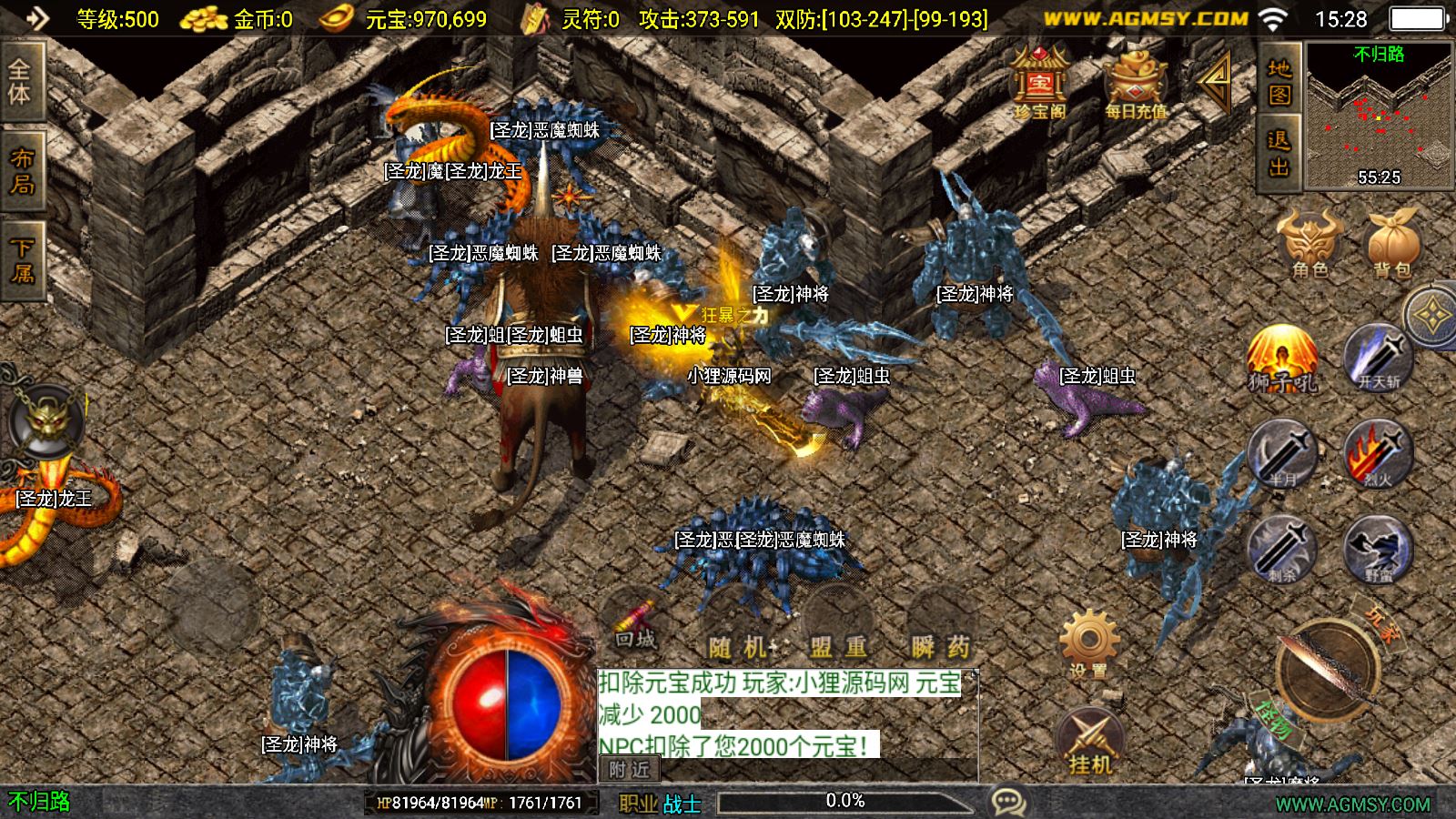Switch chat to the 附近 tab
This screenshot has height=819, width=1456.
click(630, 770)
